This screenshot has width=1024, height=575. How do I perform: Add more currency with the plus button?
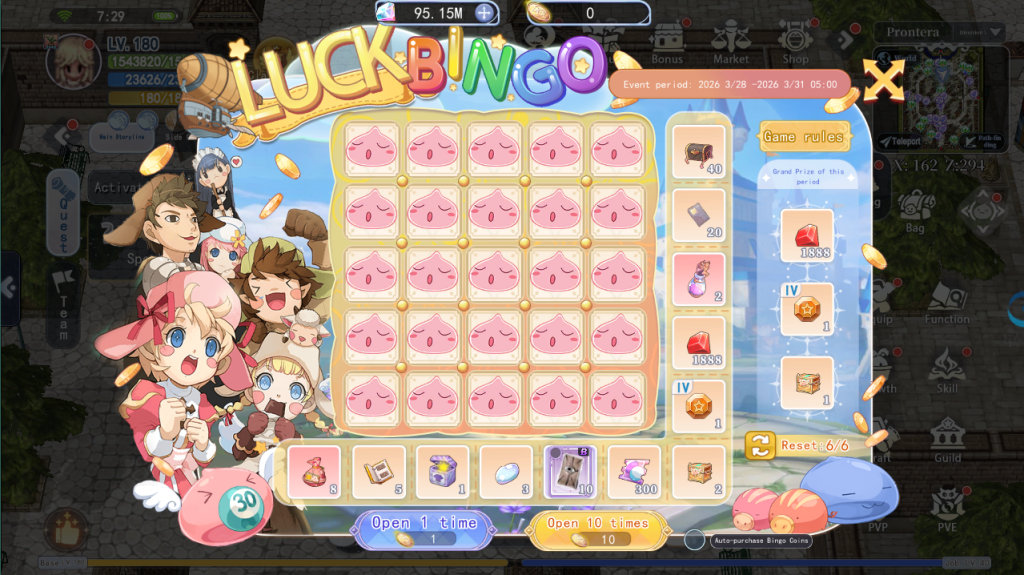pyautogui.click(x=484, y=13)
